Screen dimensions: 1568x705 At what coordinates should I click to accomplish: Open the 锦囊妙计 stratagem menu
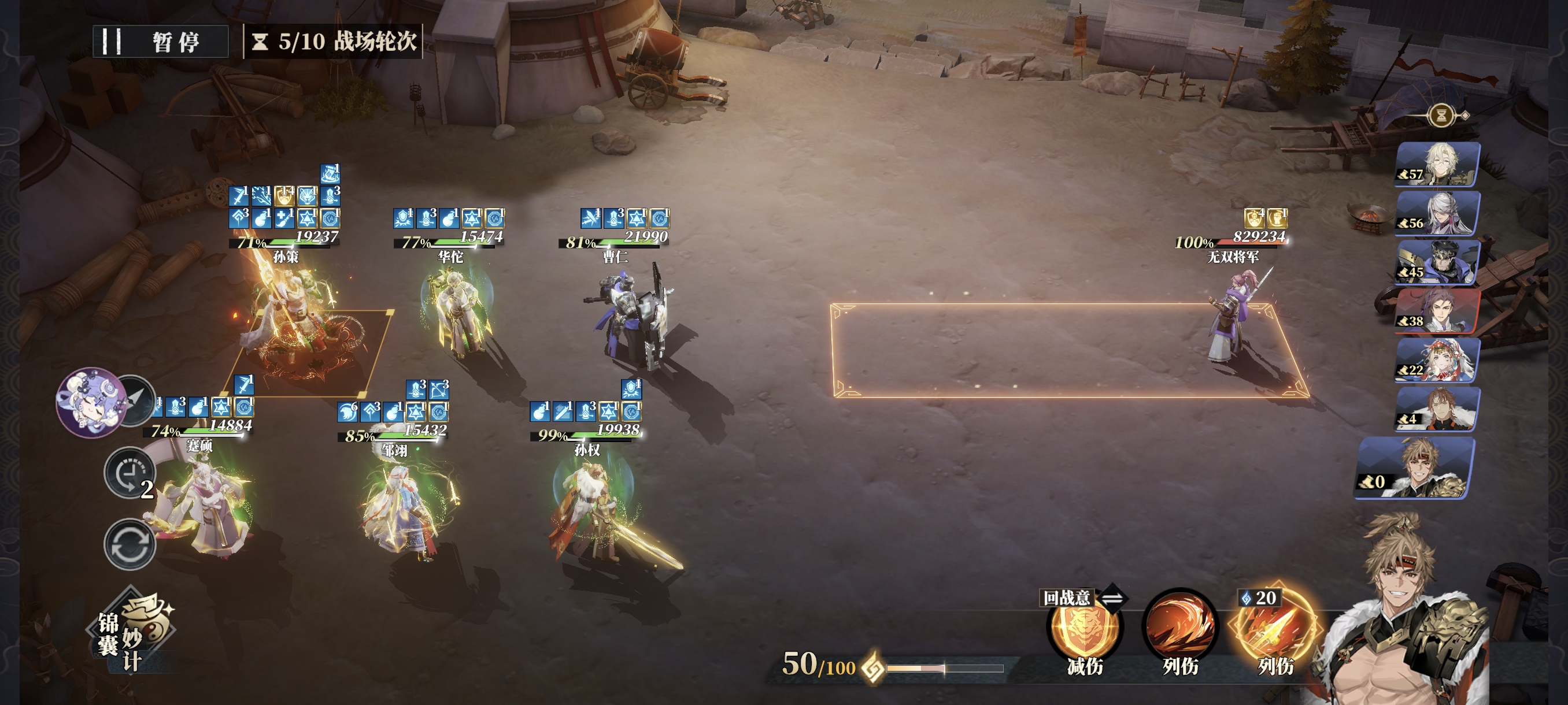point(133,633)
